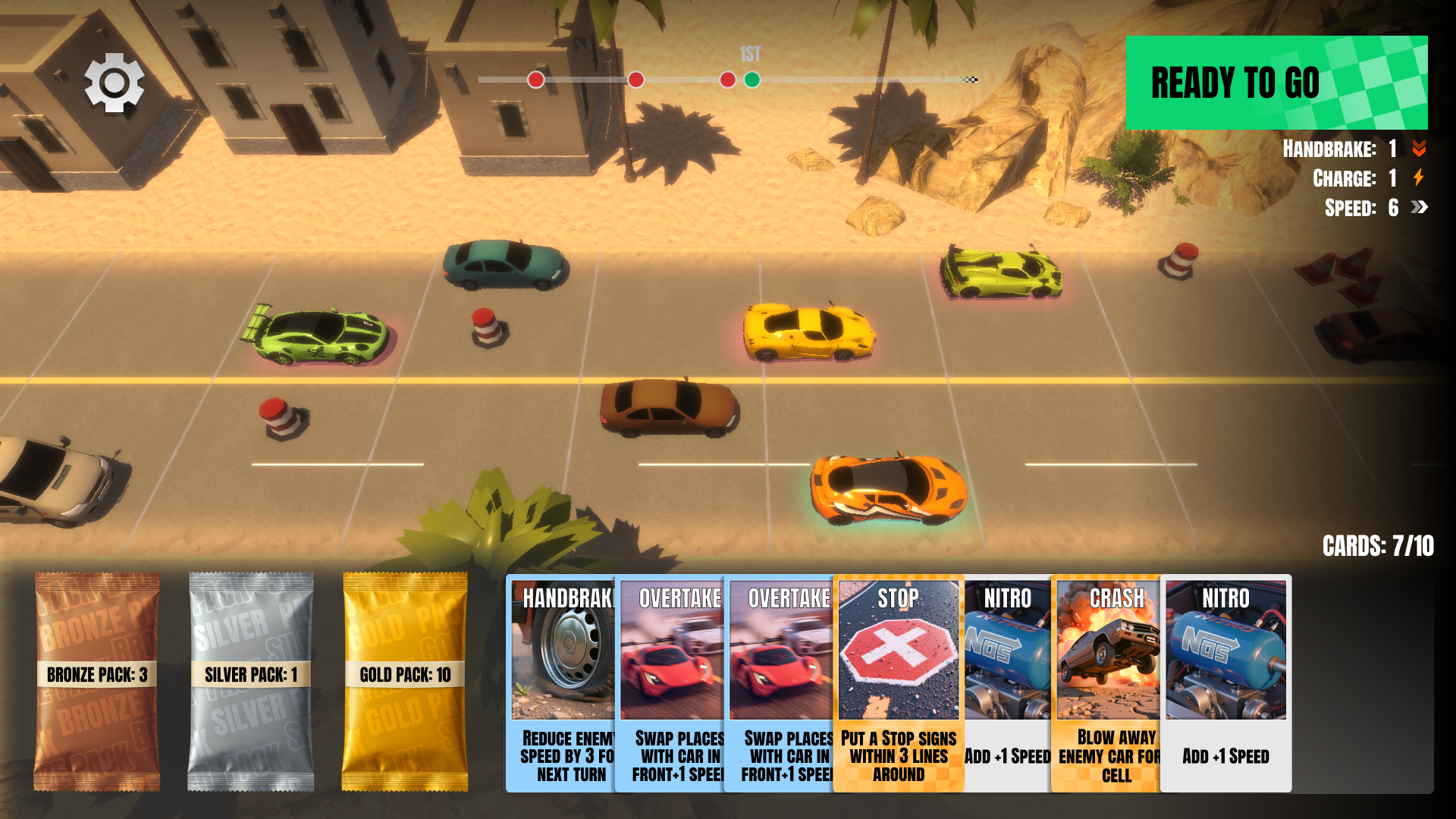This screenshot has width=1456, height=819.
Task: Play the Crash card
Action: click(x=1107, y=682)
